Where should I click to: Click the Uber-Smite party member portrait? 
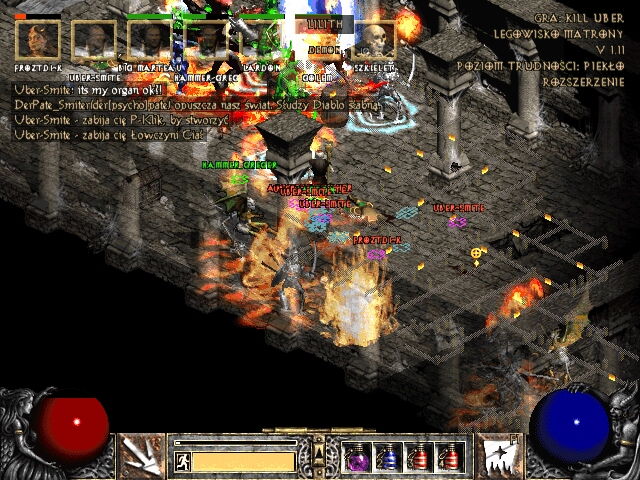[93, 40]
